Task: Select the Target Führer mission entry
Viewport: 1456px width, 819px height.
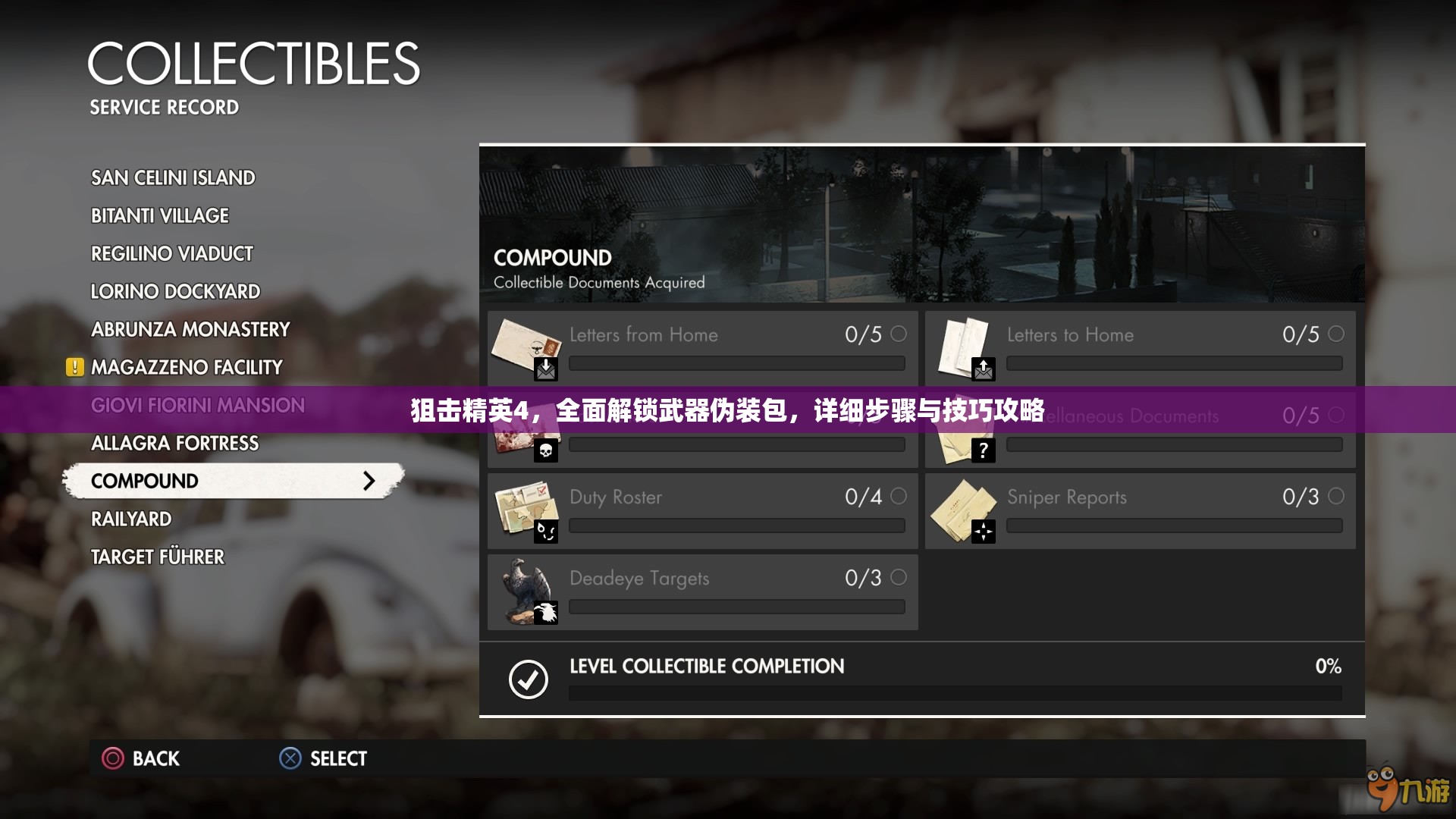Action: (x=157, y=557)
